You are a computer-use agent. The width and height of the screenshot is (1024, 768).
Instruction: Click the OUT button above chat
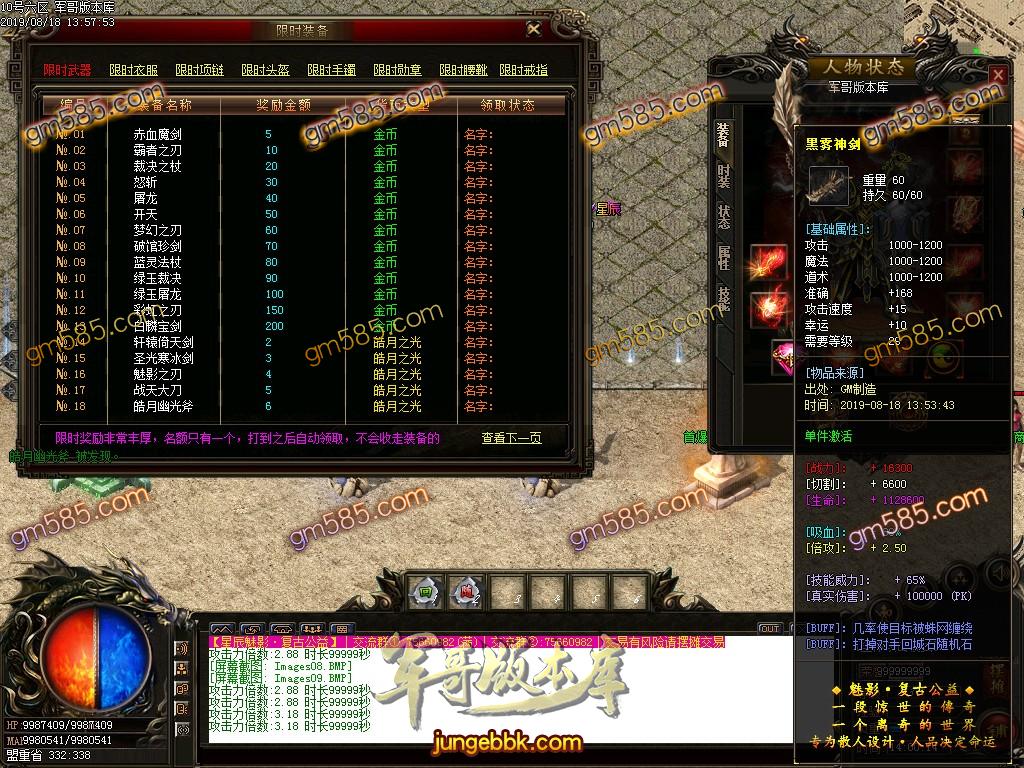[769, 629]
